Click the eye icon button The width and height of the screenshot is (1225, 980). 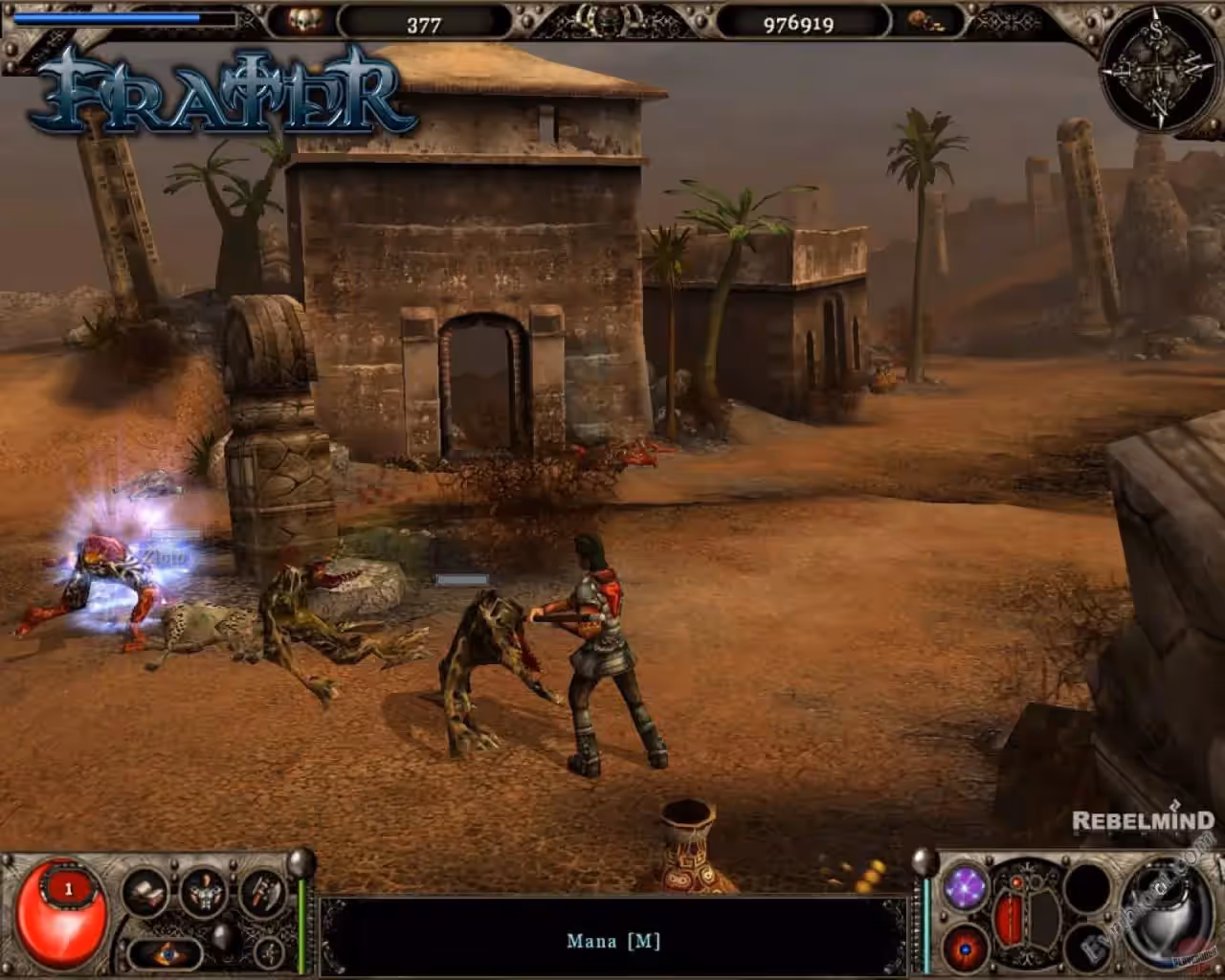167,953
